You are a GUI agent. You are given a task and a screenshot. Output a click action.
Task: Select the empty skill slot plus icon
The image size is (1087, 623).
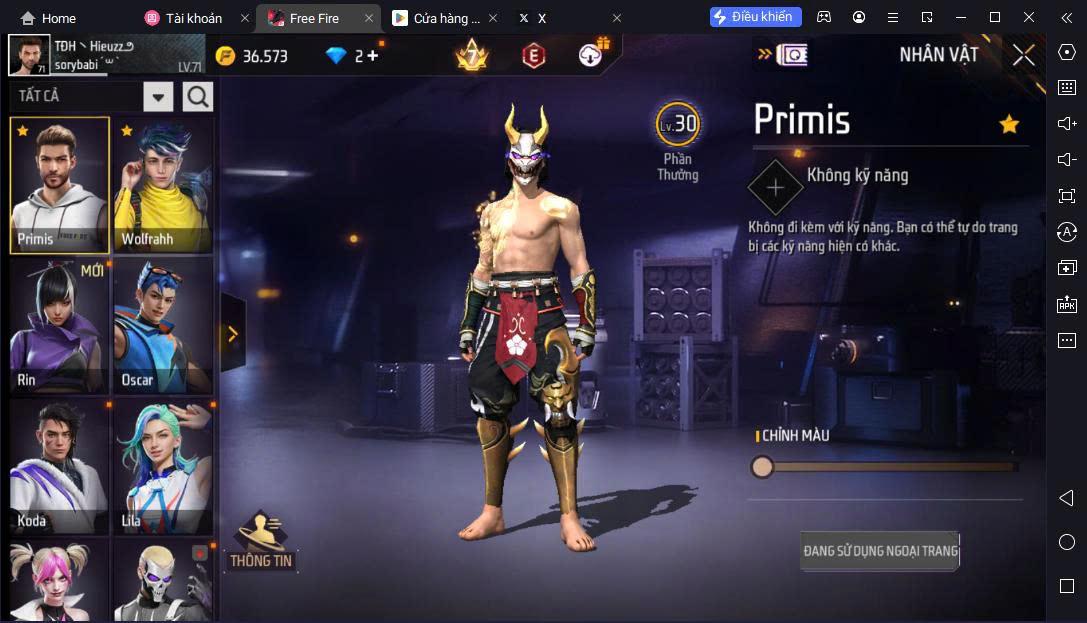(775, 187)
